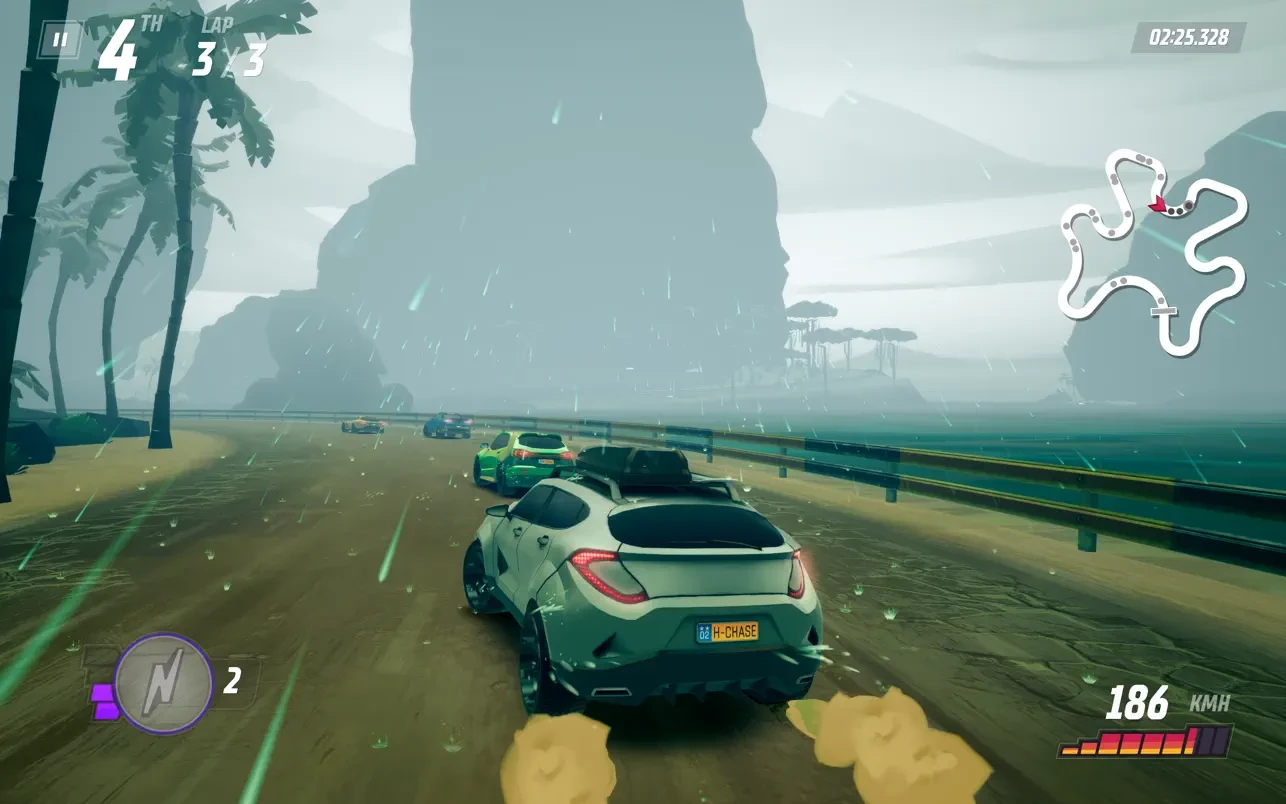Image resolution: width=1286 pixels, height=804 pixels.
Task: Click the dark car near the road's horizon
Action: click(x=447, y=425)
